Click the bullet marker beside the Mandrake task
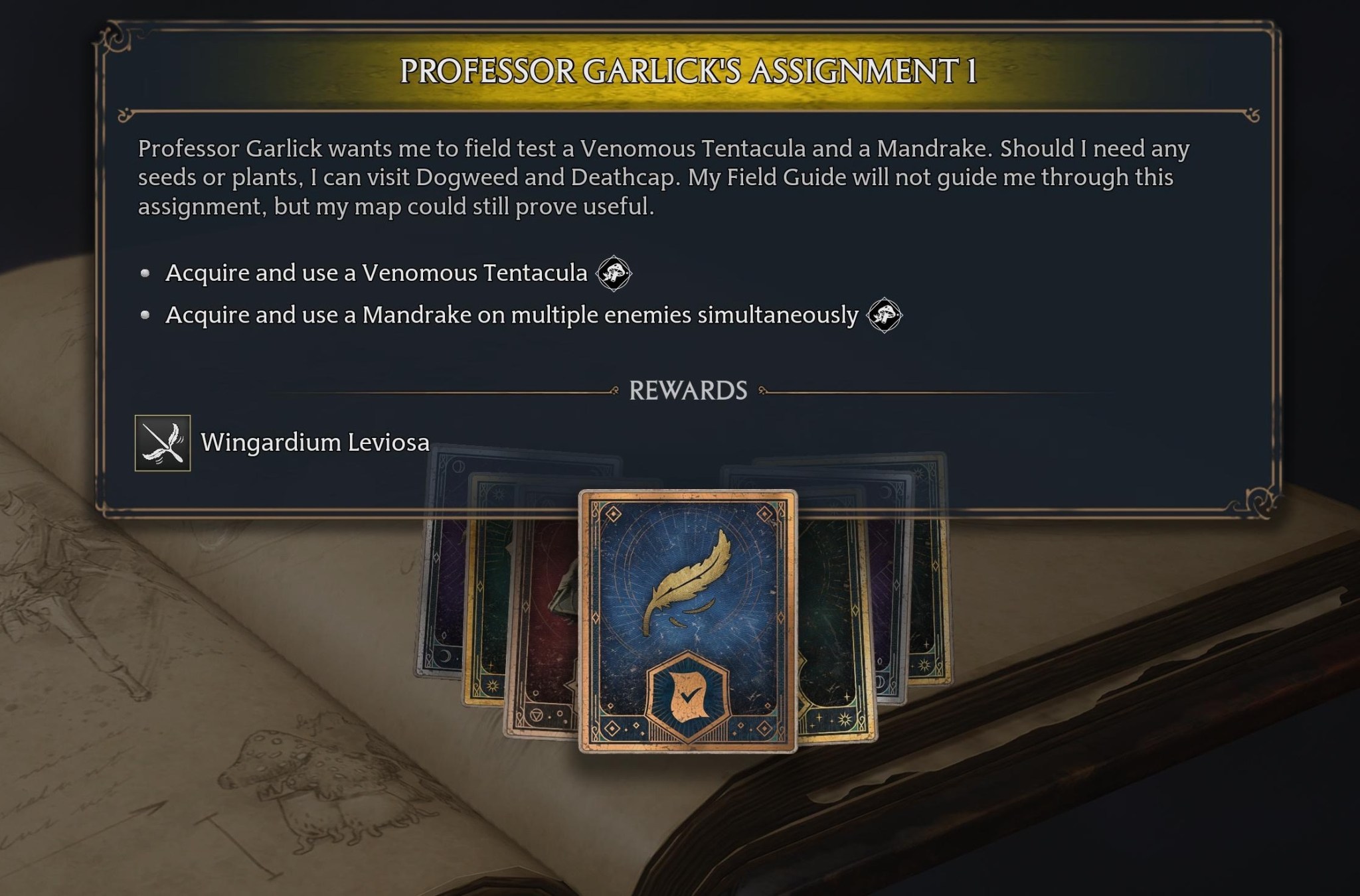The width and height of the screenshot is (1360, 896). click(145, 315)
